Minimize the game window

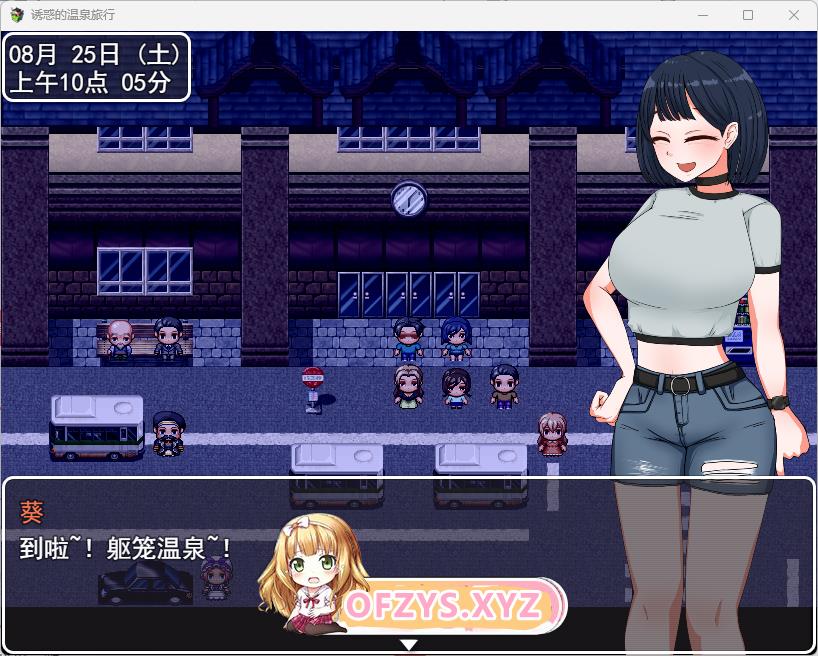point(702,15)
